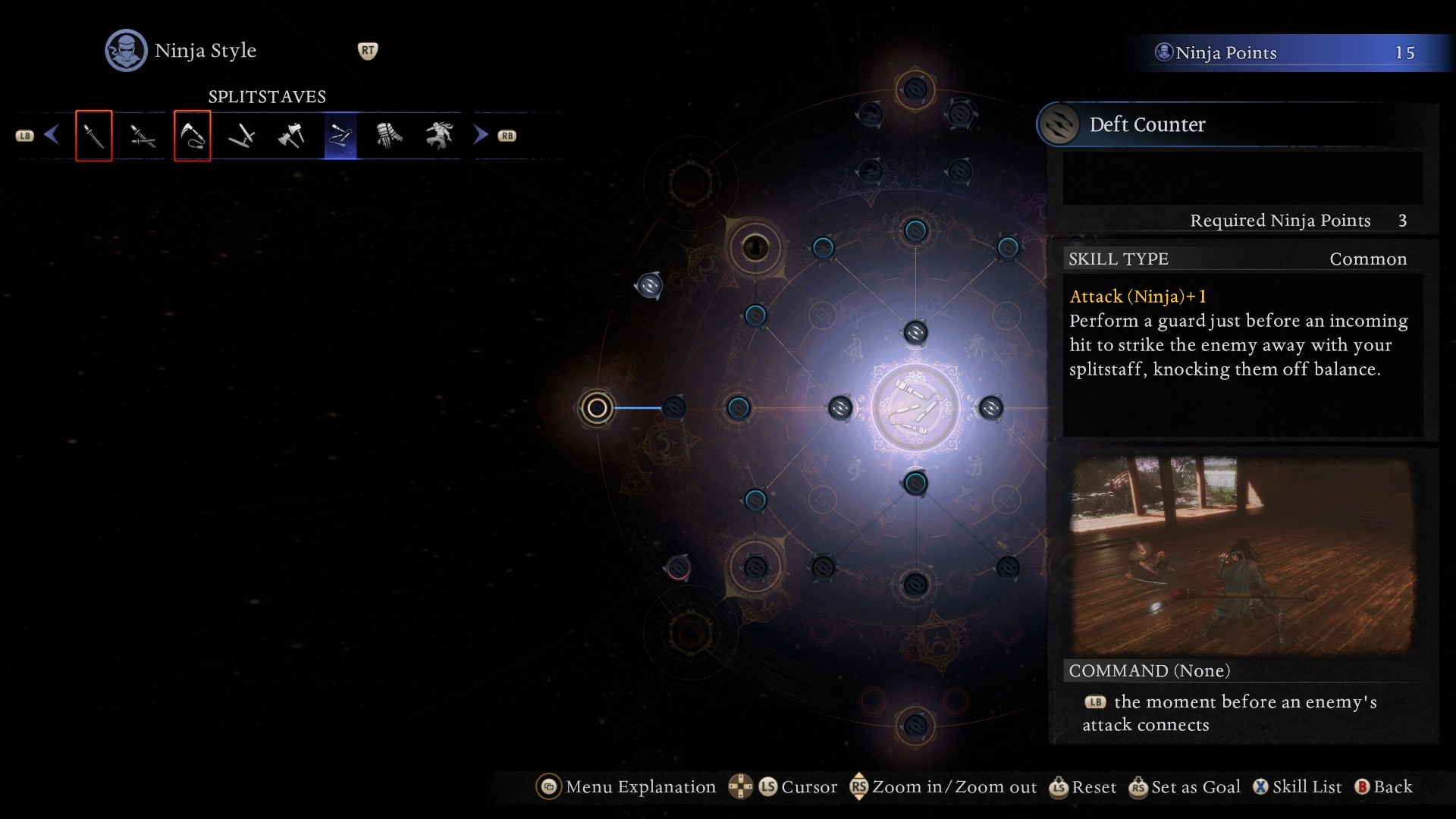The image size is (1456, 819).
Task: Select the highlighted Splitstaves tab
Action: coord(340,136)
